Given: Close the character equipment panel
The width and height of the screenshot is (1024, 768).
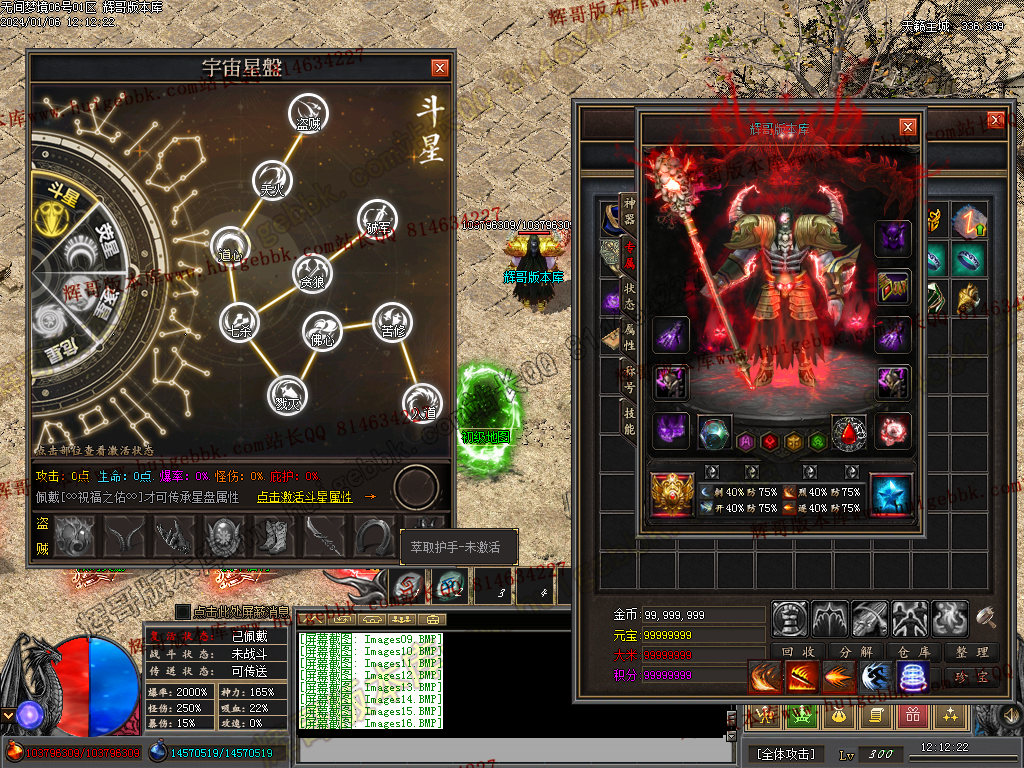Looking at the screenshot, I should tap(907, 127).
